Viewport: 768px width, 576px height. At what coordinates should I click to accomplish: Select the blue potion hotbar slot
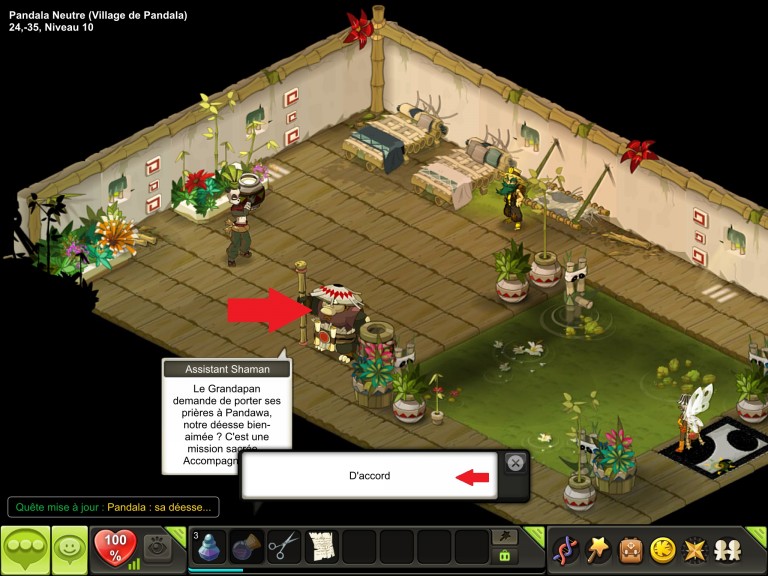pos(210,548)
